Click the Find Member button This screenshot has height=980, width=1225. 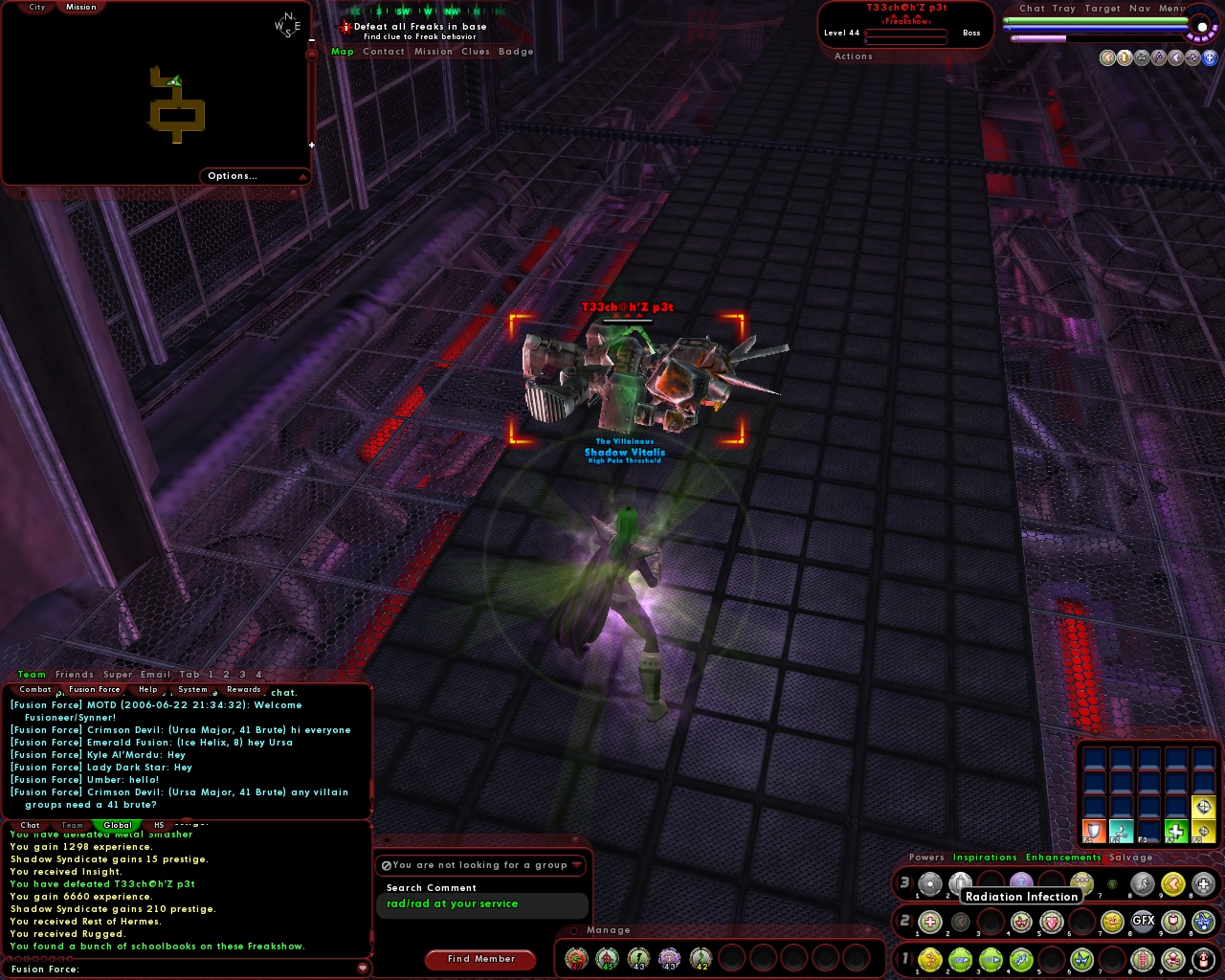pos(480,959)
